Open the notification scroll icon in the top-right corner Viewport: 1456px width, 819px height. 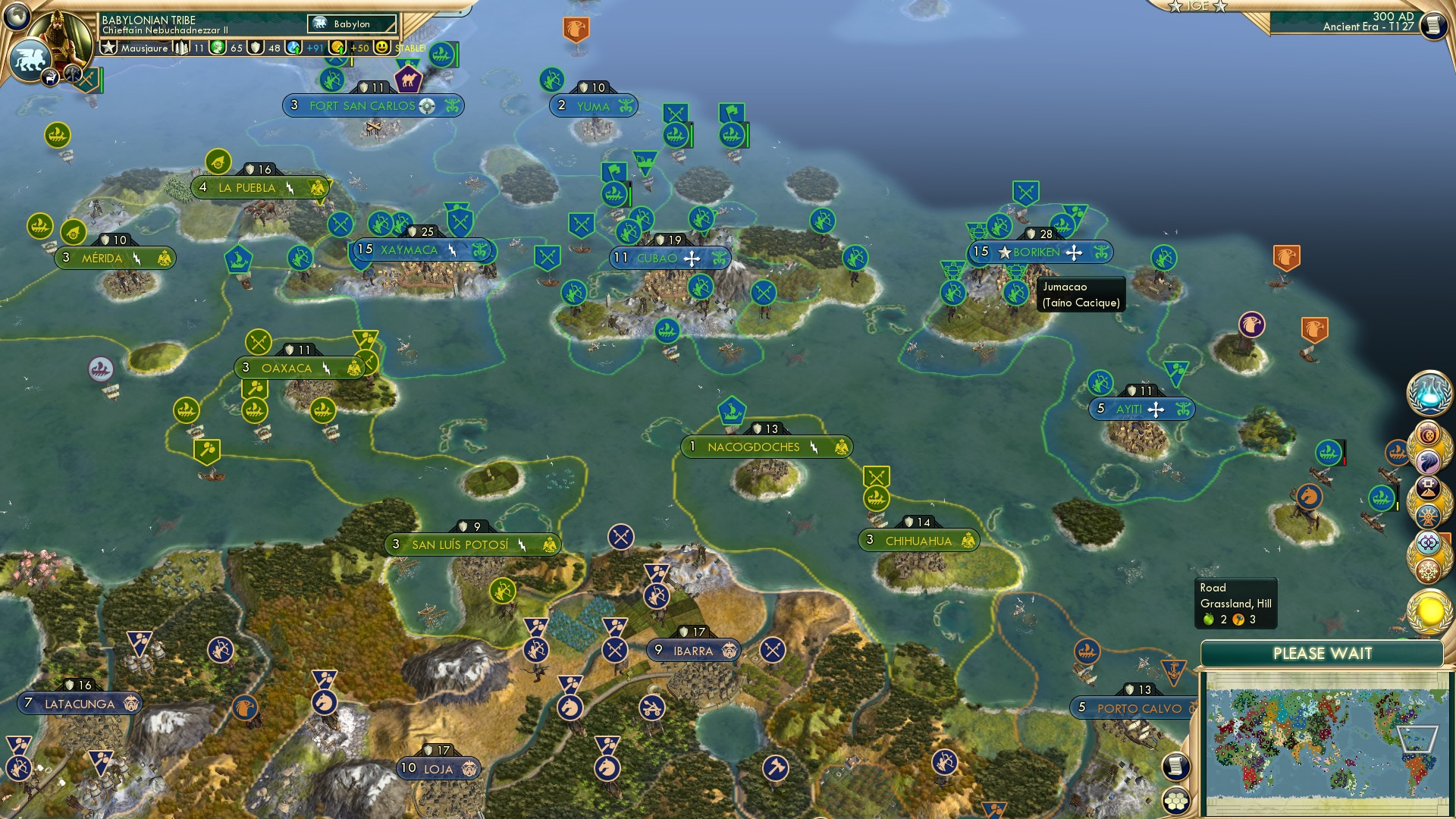pyautogui.click(x=1433, y=25)
